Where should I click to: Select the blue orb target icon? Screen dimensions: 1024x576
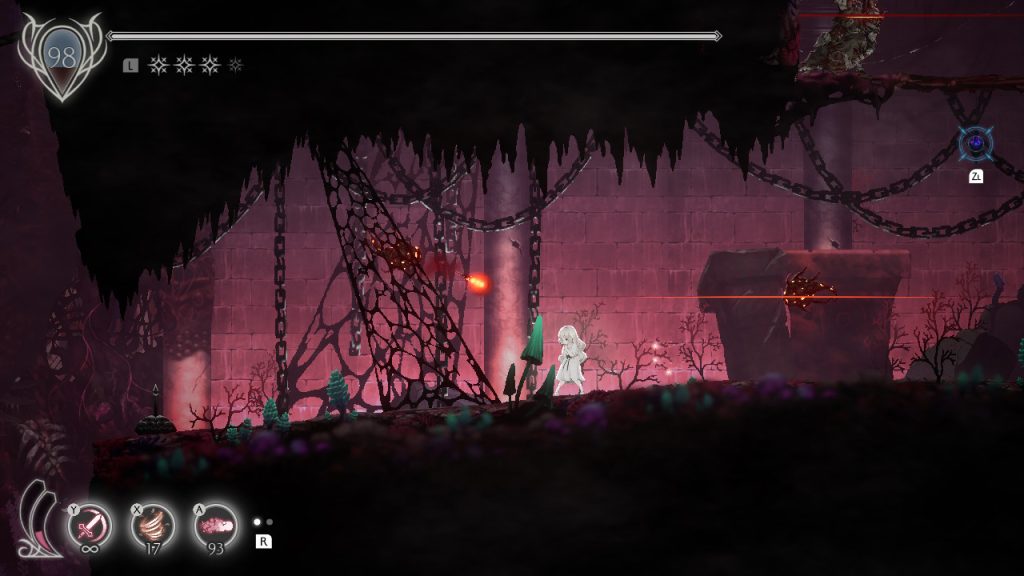click(975, 144)
